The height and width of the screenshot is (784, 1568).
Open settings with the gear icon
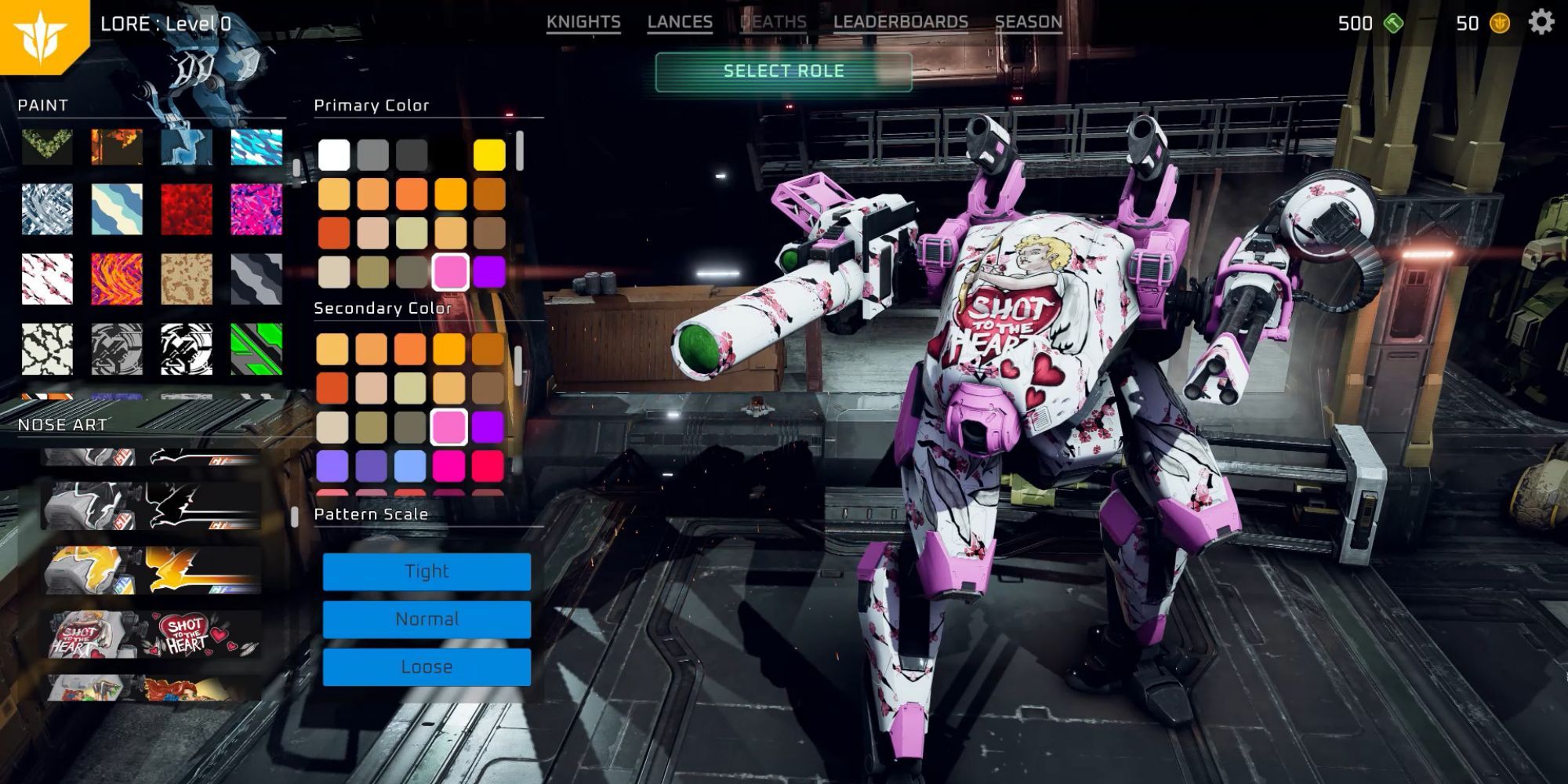tap(1541, 23)
